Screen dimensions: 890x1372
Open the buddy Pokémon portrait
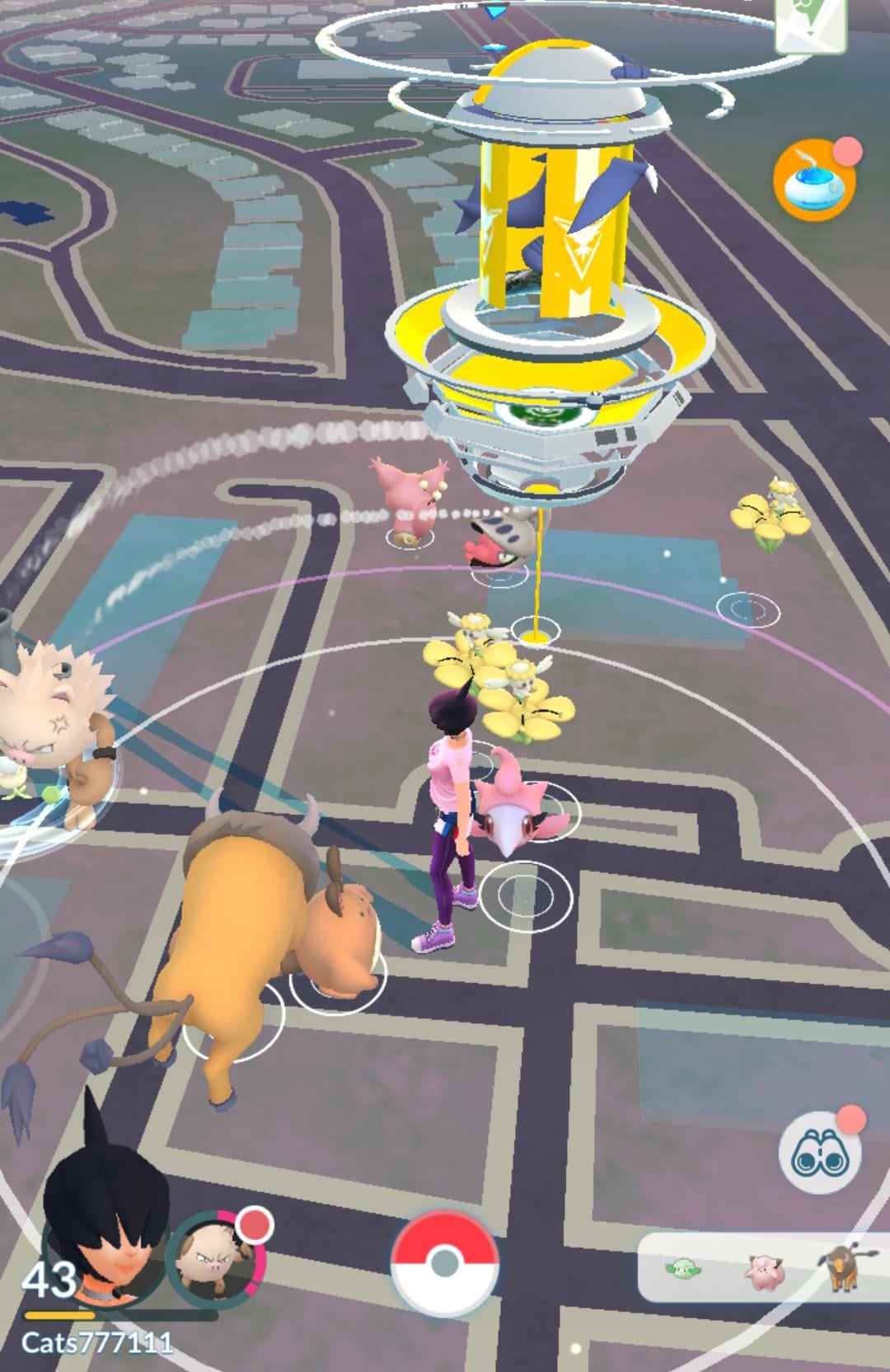click(213, 1261)
